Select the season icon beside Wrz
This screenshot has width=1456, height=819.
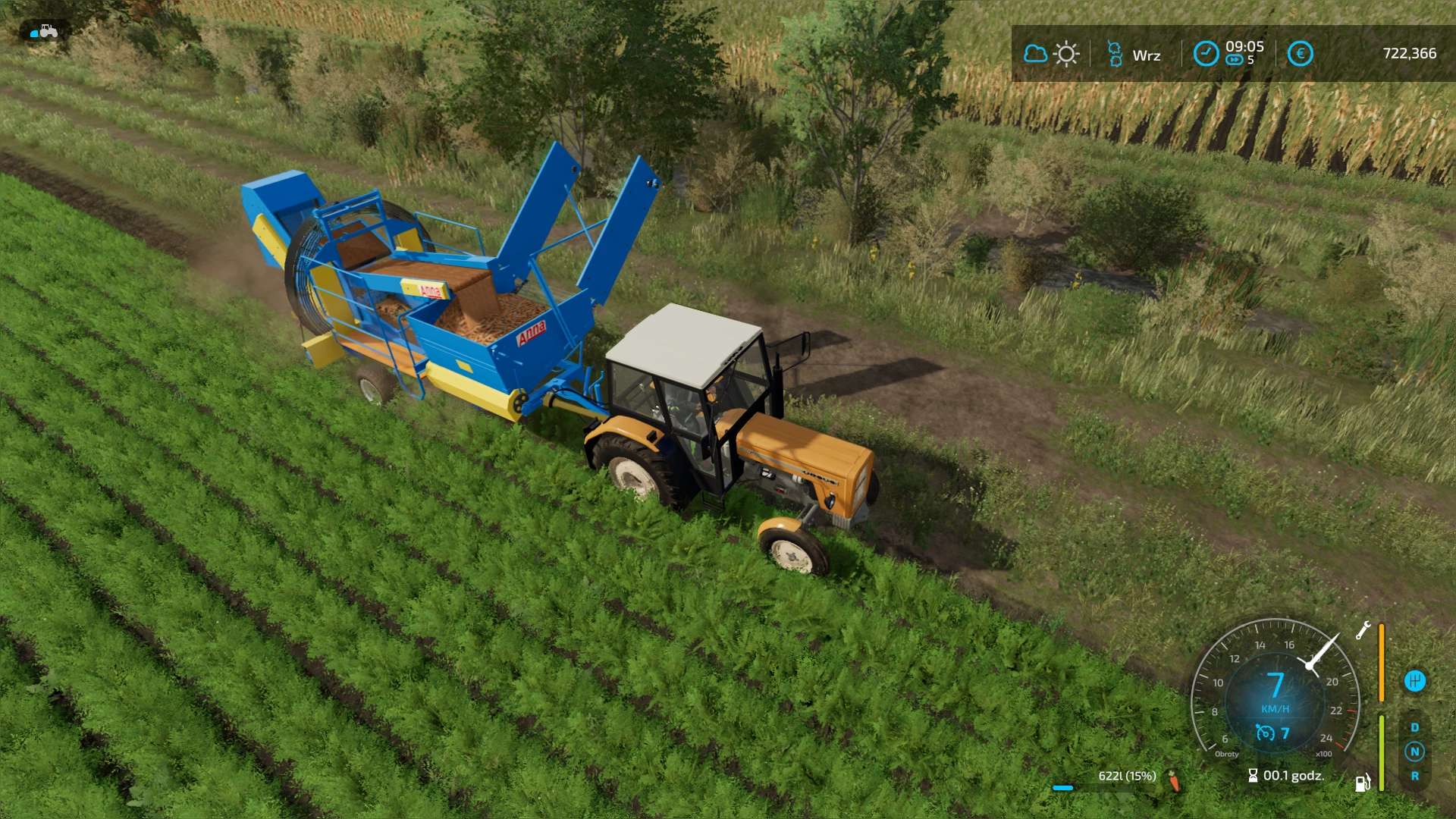[1114, 54]
